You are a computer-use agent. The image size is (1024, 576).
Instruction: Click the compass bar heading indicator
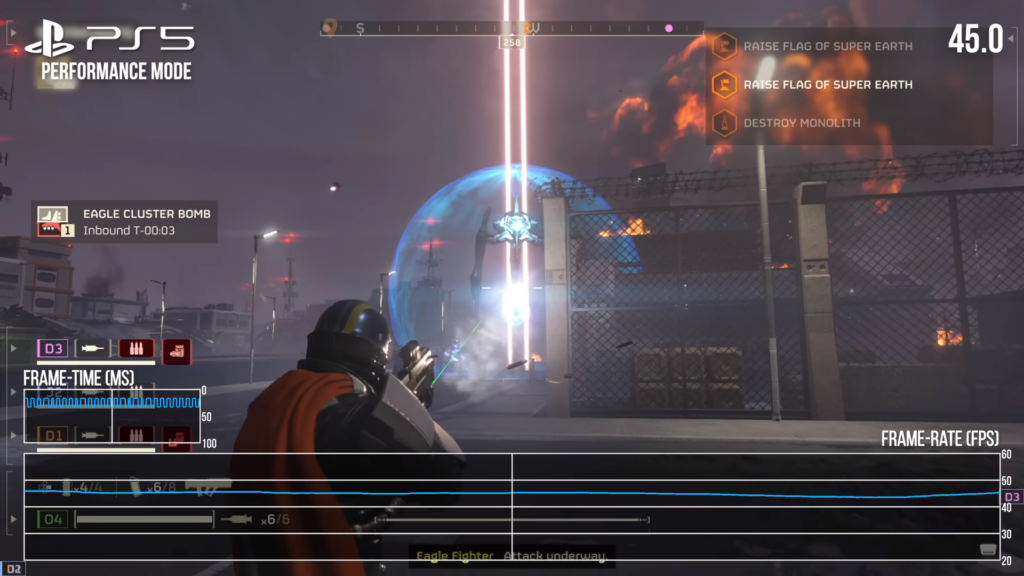[x=512, y=43]
